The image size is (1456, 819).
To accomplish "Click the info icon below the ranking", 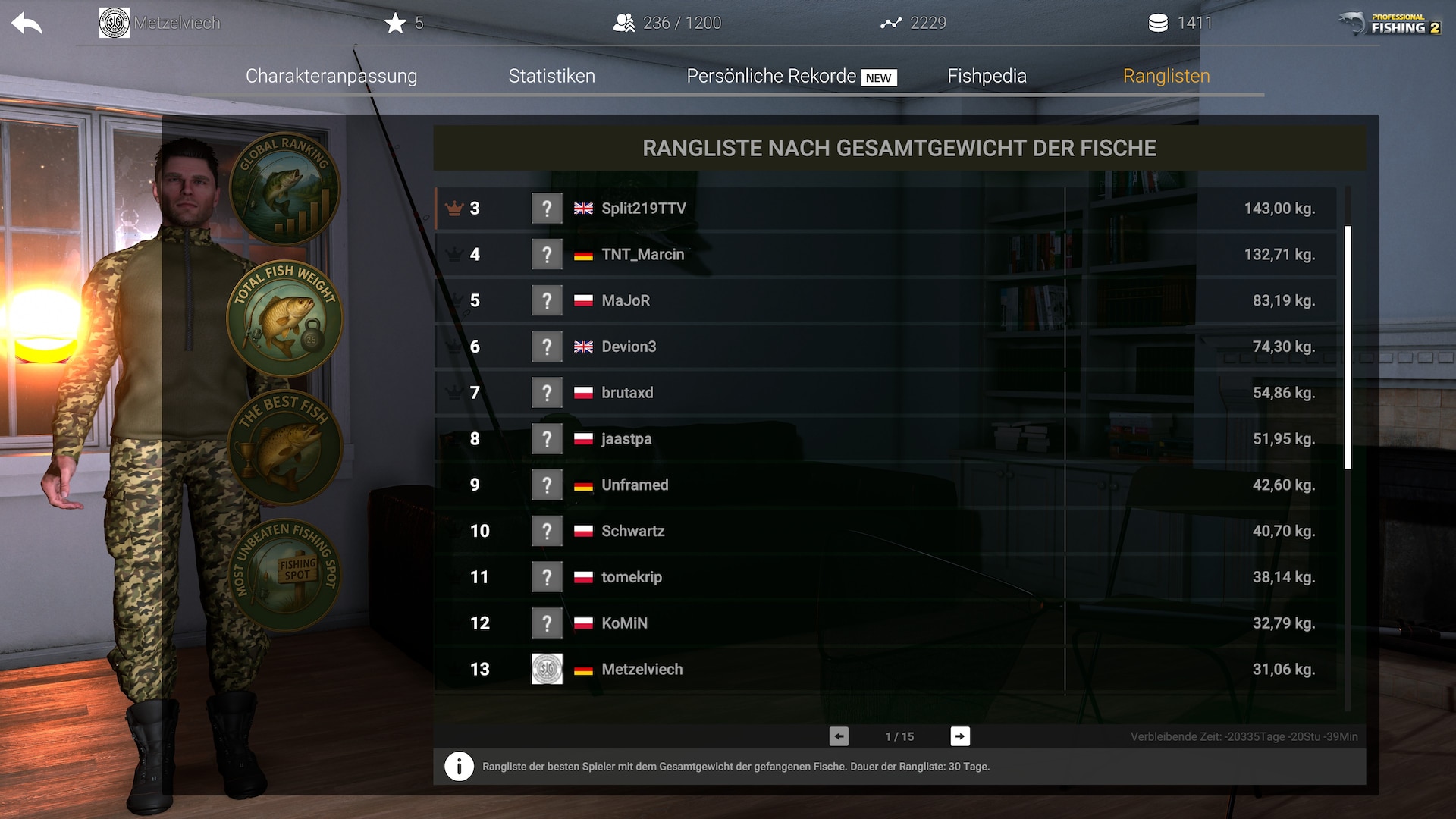I will (459, 767).
